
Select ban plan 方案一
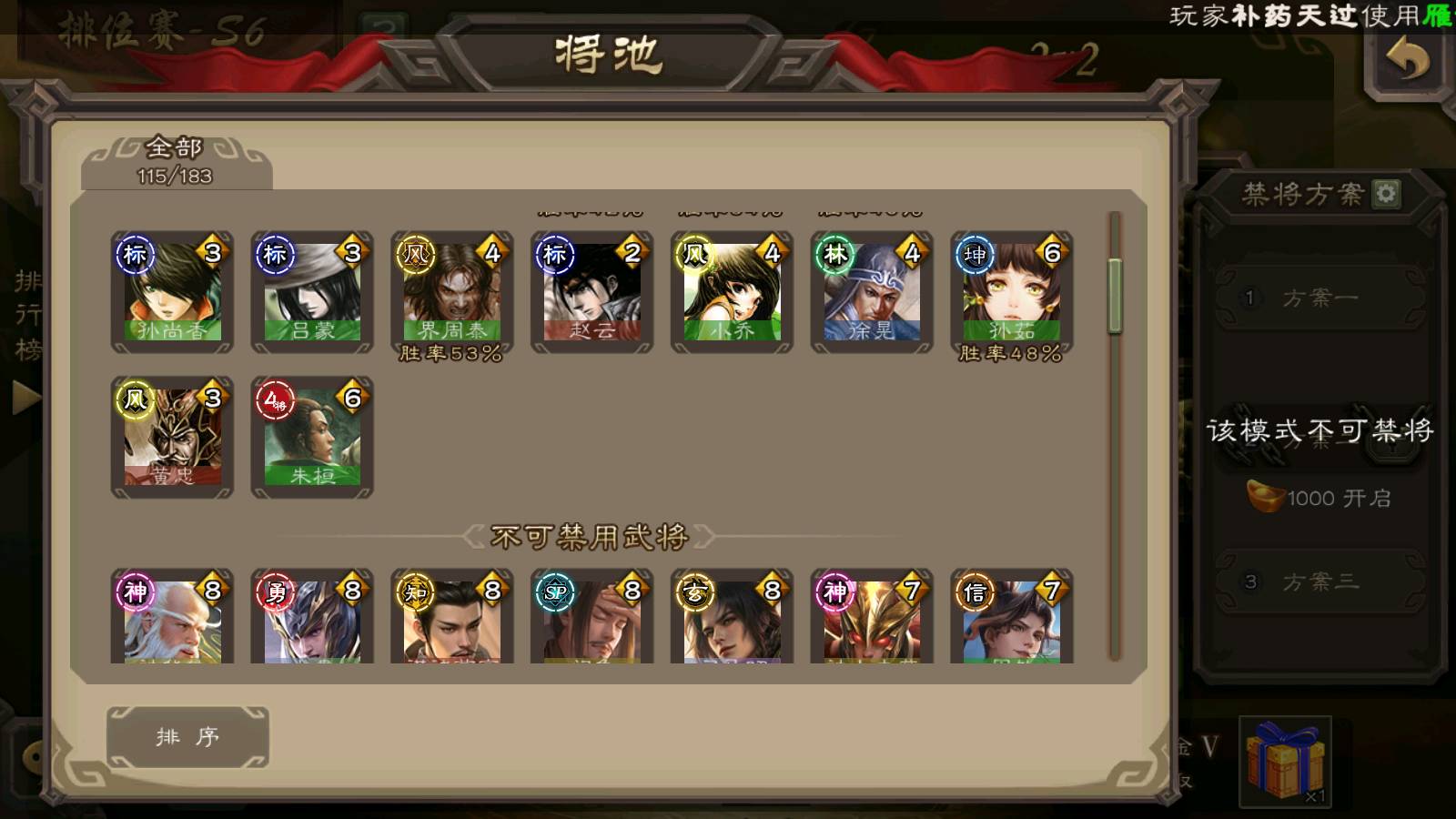(x=1319, y=298)
